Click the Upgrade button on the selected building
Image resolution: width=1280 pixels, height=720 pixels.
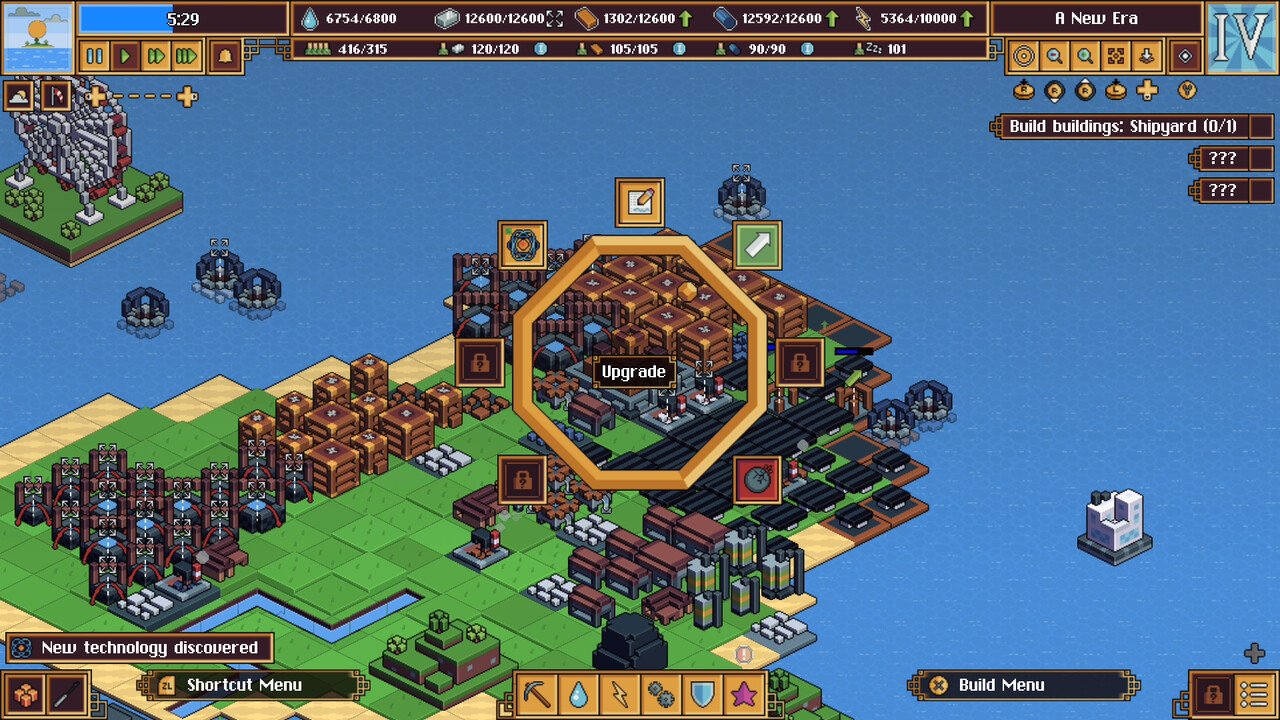click(633, 371)
